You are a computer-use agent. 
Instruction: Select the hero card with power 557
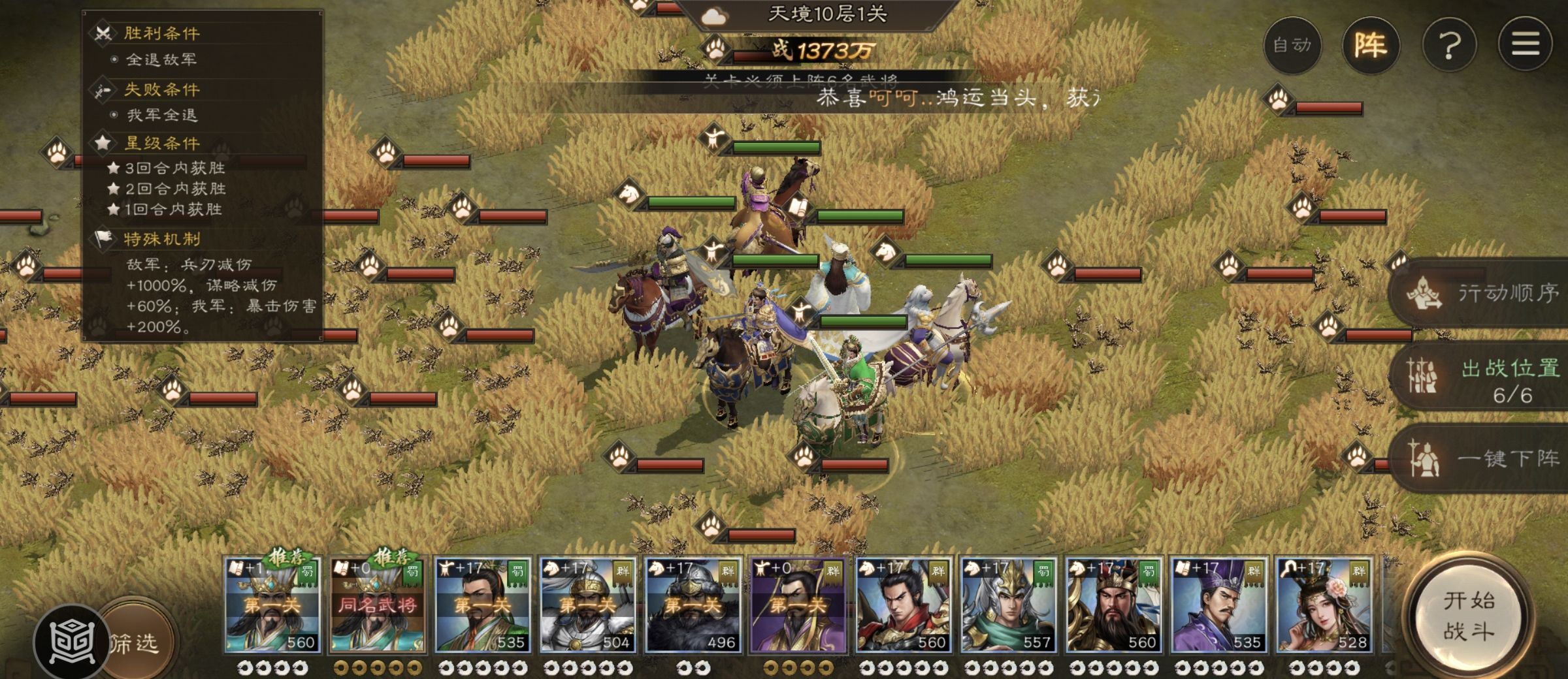tap(1008, 605)
